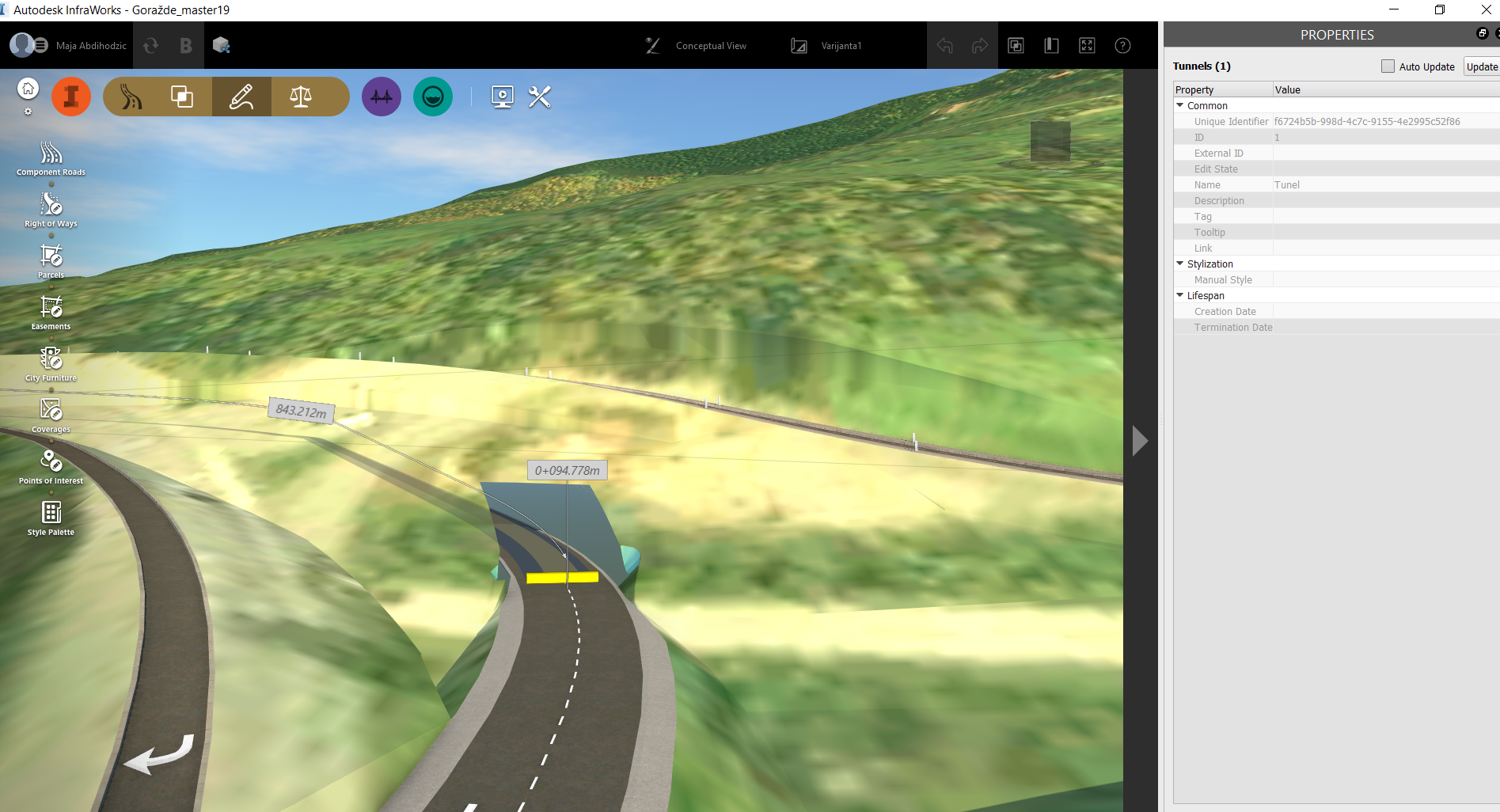Open the drainage design tool
The image size is (1500, 812).
pyautogui.click(x=432, y=96)
